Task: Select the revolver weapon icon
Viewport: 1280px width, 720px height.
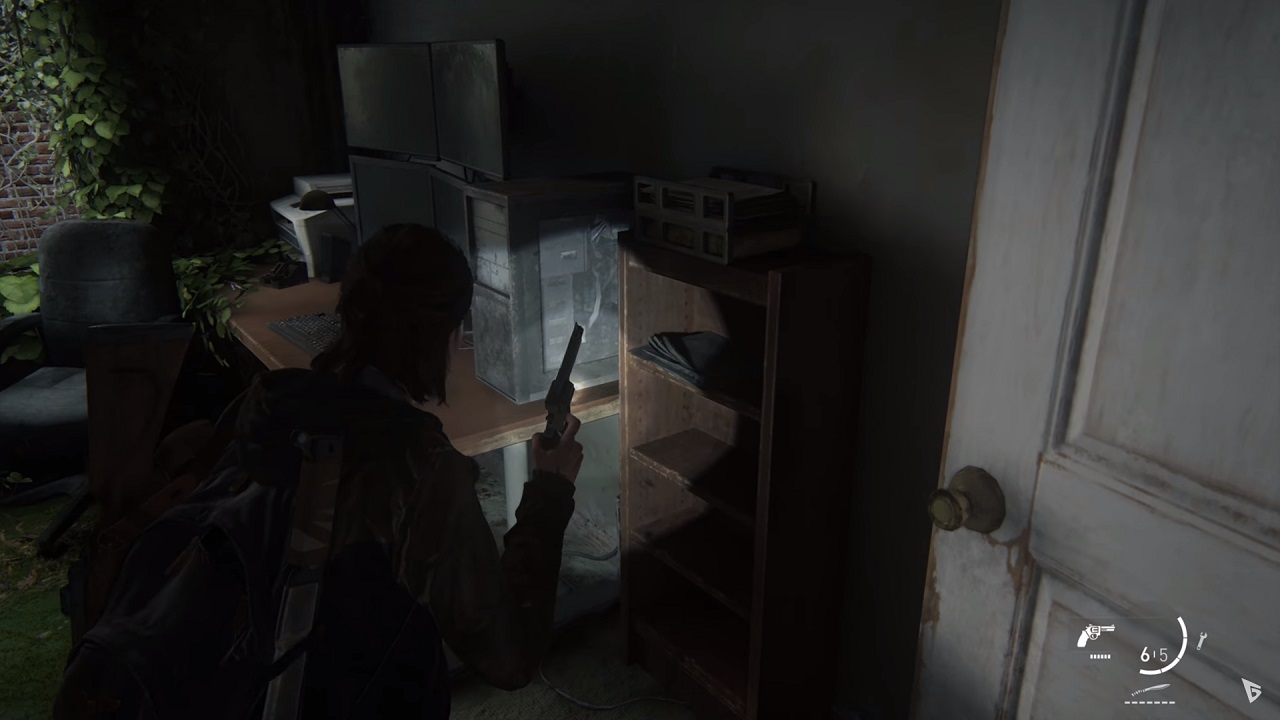Action: [1096, 636]
